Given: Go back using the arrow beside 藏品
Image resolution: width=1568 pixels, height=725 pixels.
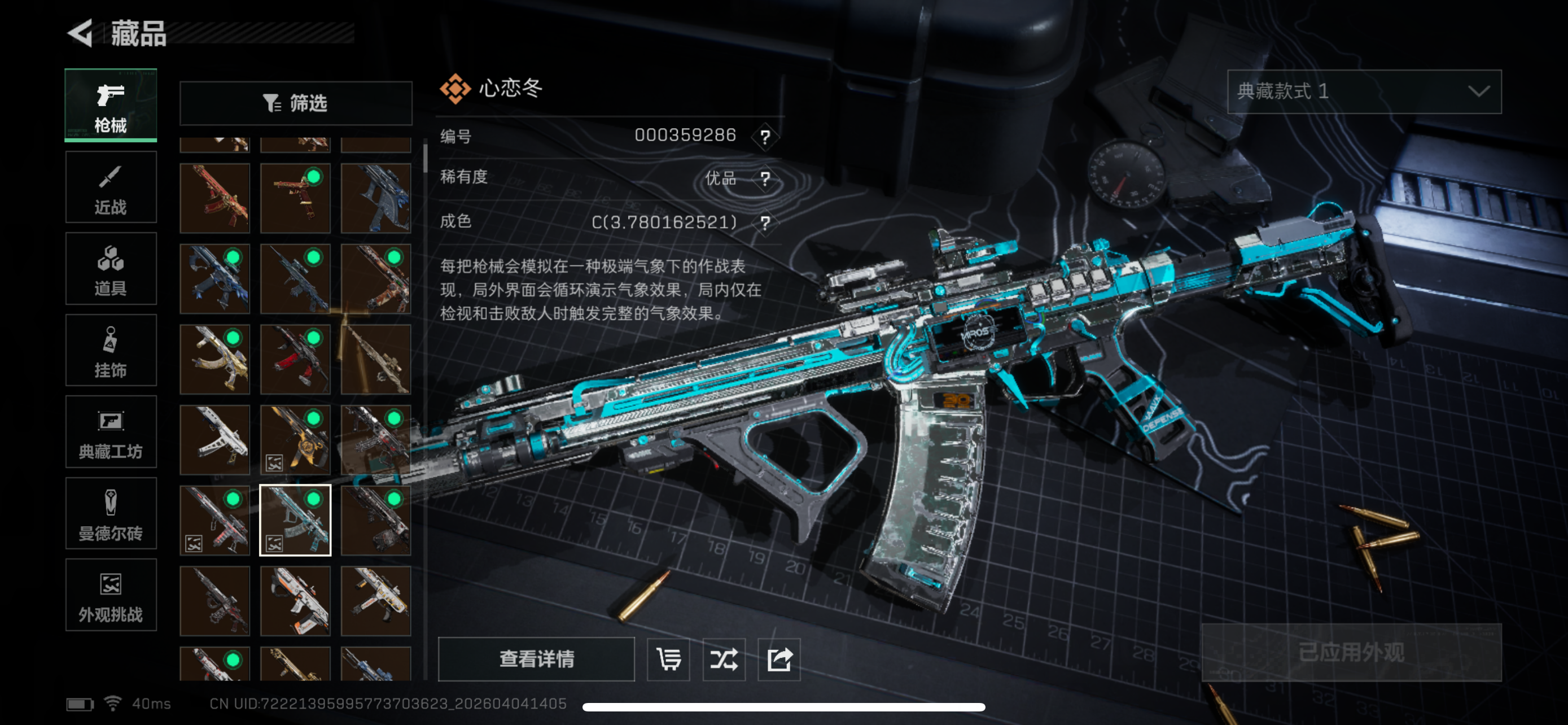Looking at the screenshot, I should pyautogui.click(x=80, y=33).
